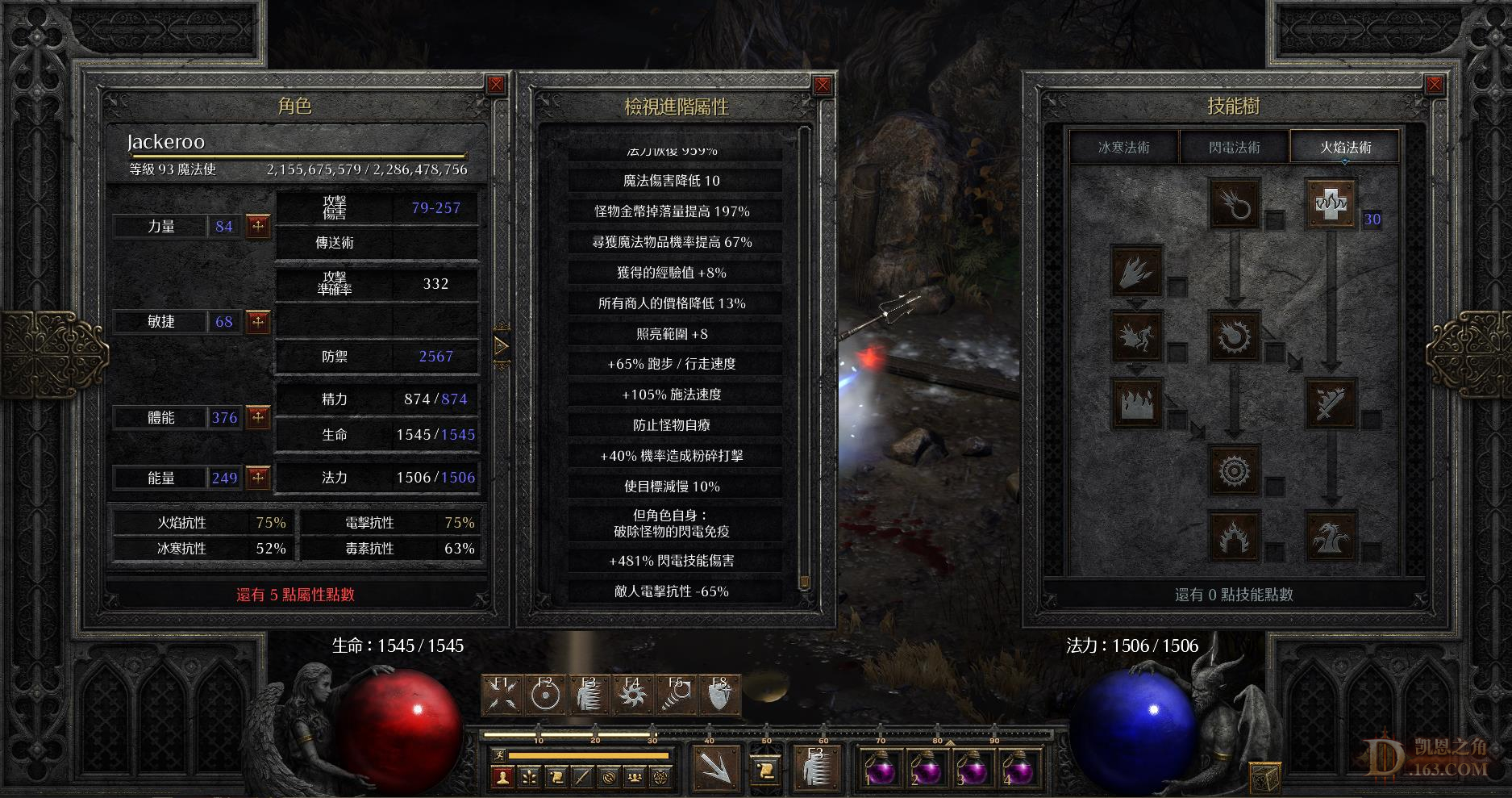1512x798 pixels.
Task: Pick the Inferno skill icon
Action: coord(1136,270)
